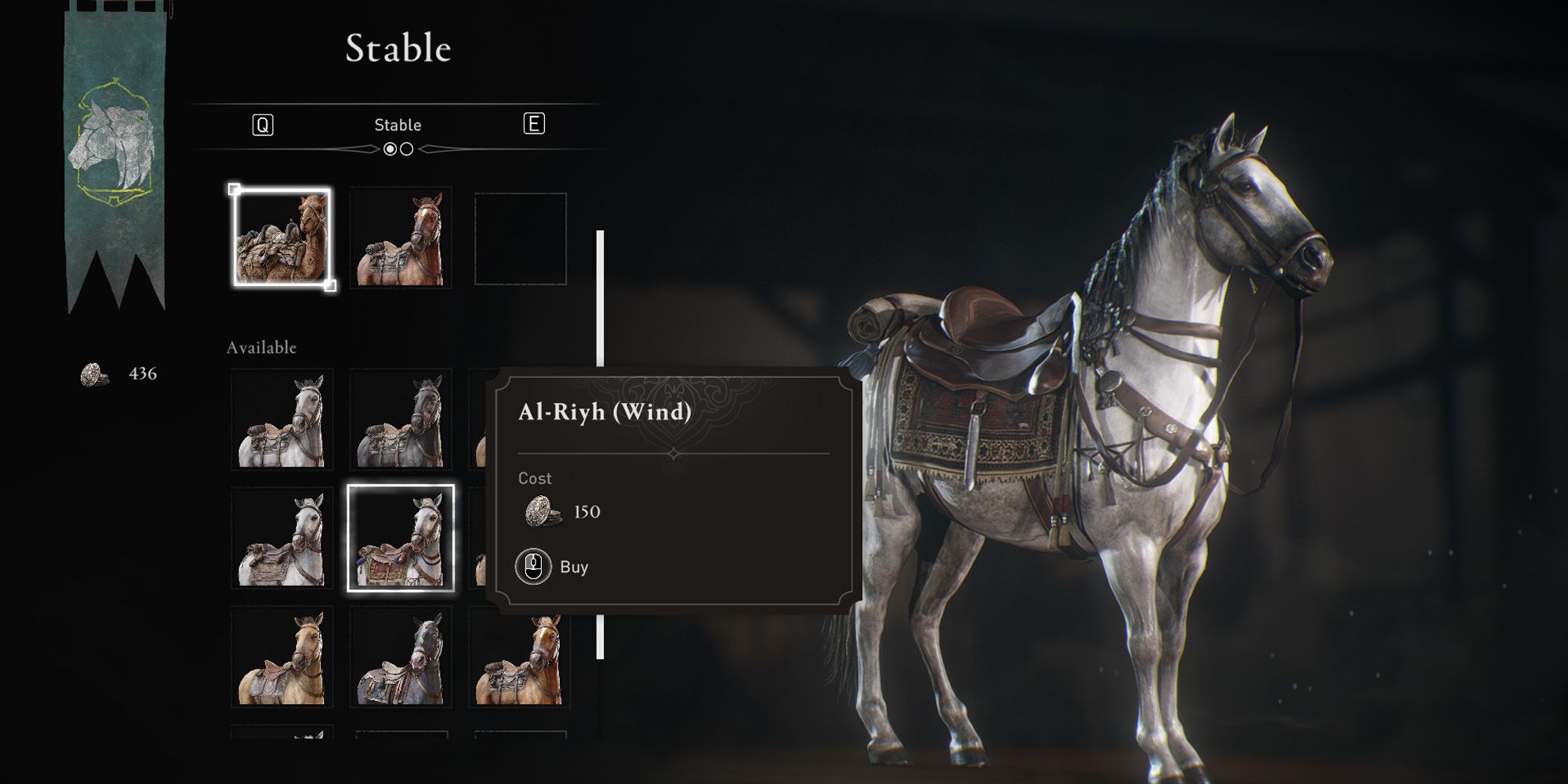The height and width of the screenshot is (784, 1568).
Task: Open the Available mounts section header
Action: 261,346
